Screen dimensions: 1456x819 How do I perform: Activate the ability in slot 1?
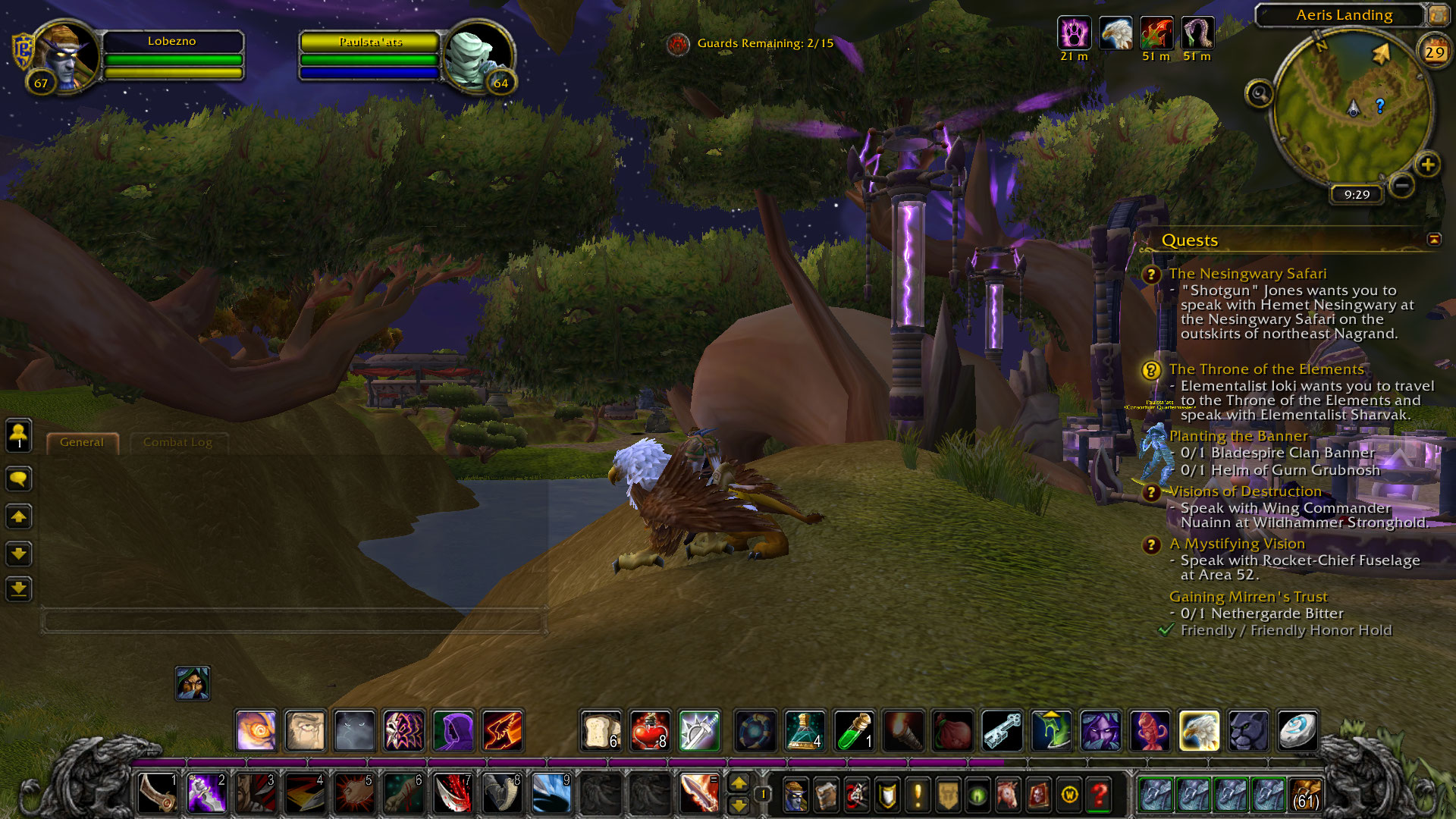pos(158,793)
